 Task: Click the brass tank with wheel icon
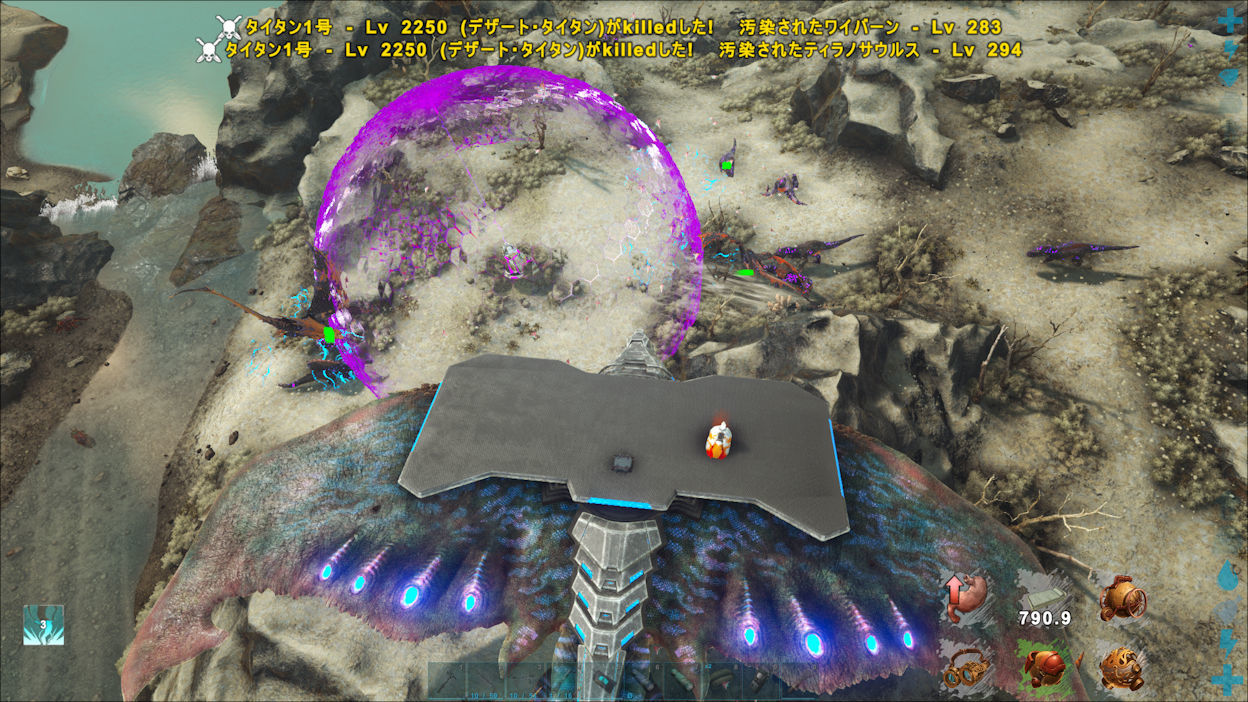(x=1122, y=599)
